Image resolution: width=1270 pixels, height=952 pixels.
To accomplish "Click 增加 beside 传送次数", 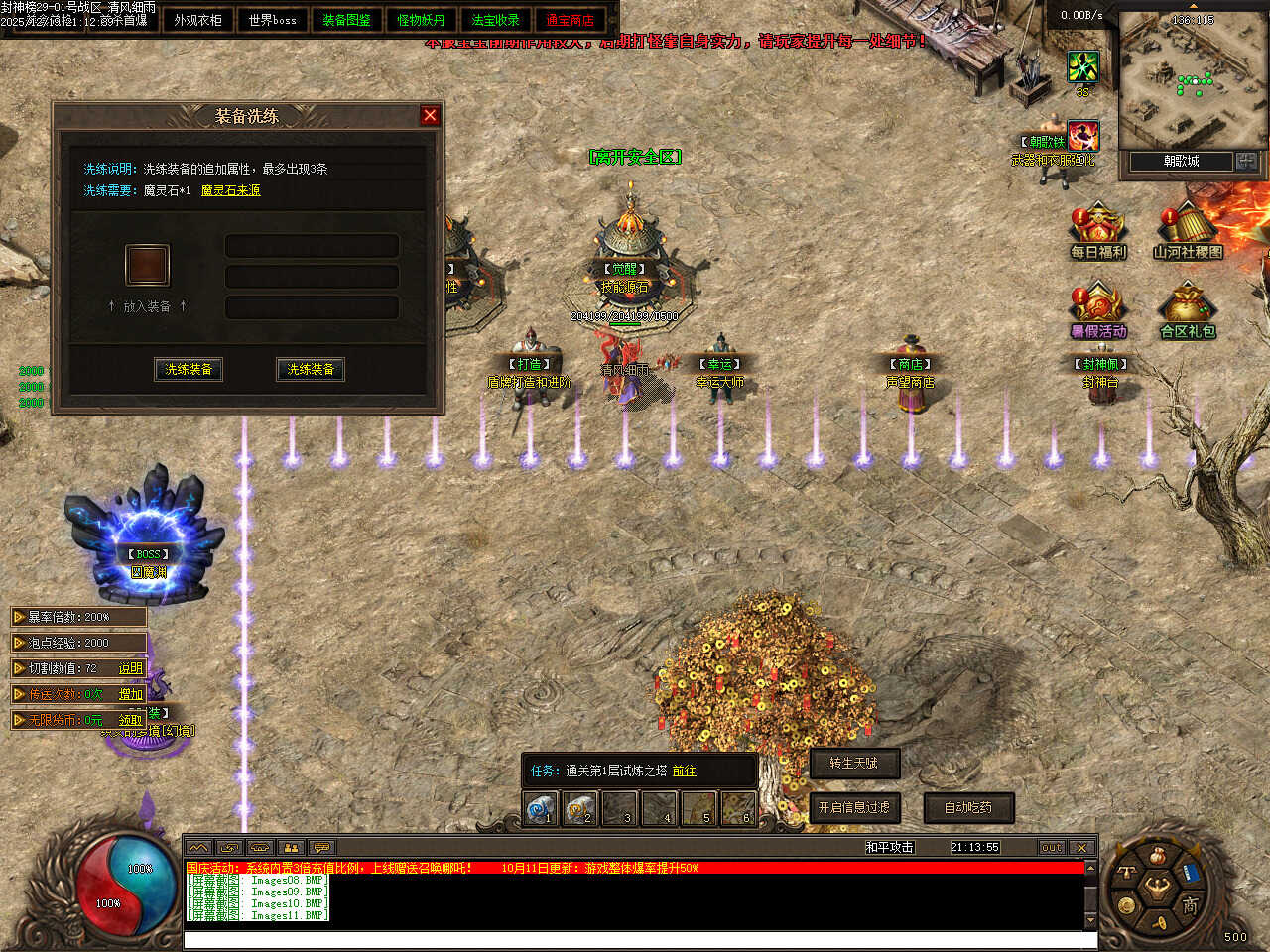I will pyautogui.click(x=131, y=694).
